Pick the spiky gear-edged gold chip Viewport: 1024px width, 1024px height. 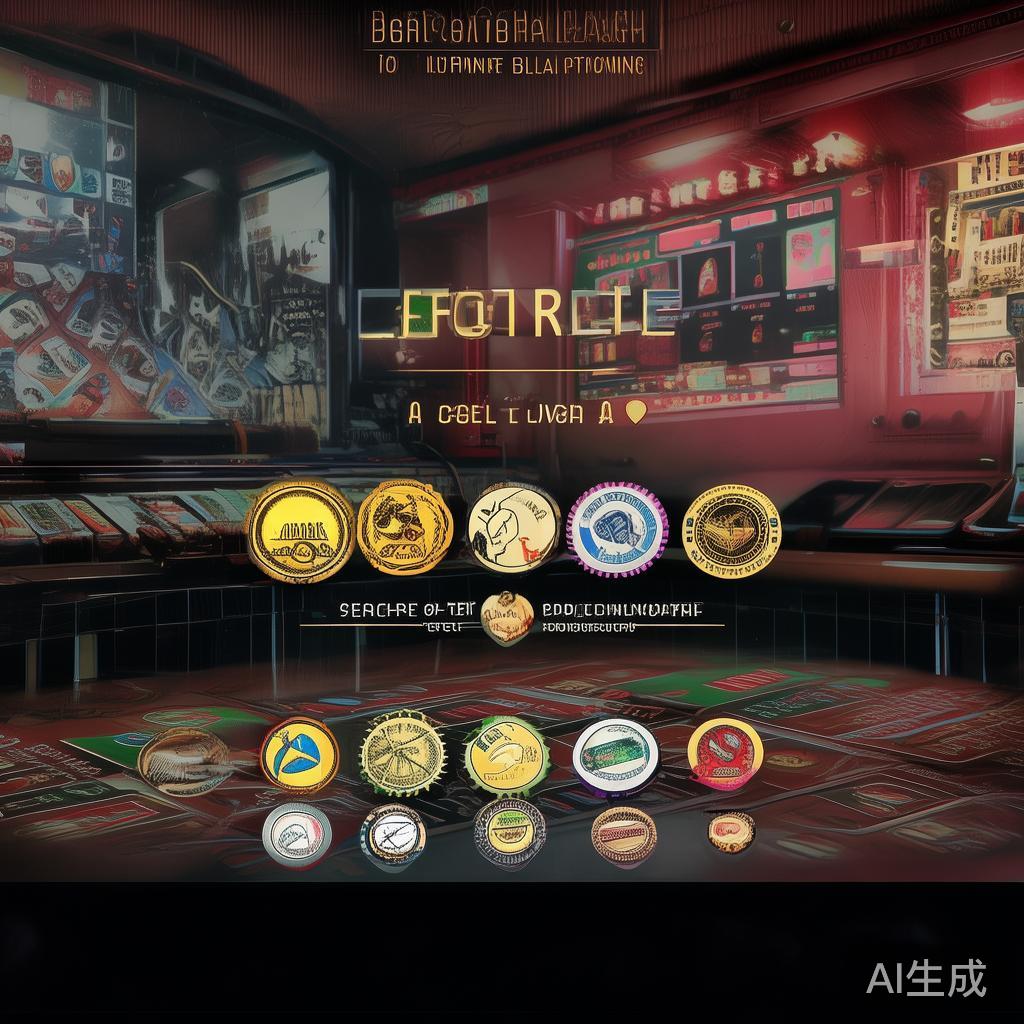pyautogui.click(x=402, y=752)
